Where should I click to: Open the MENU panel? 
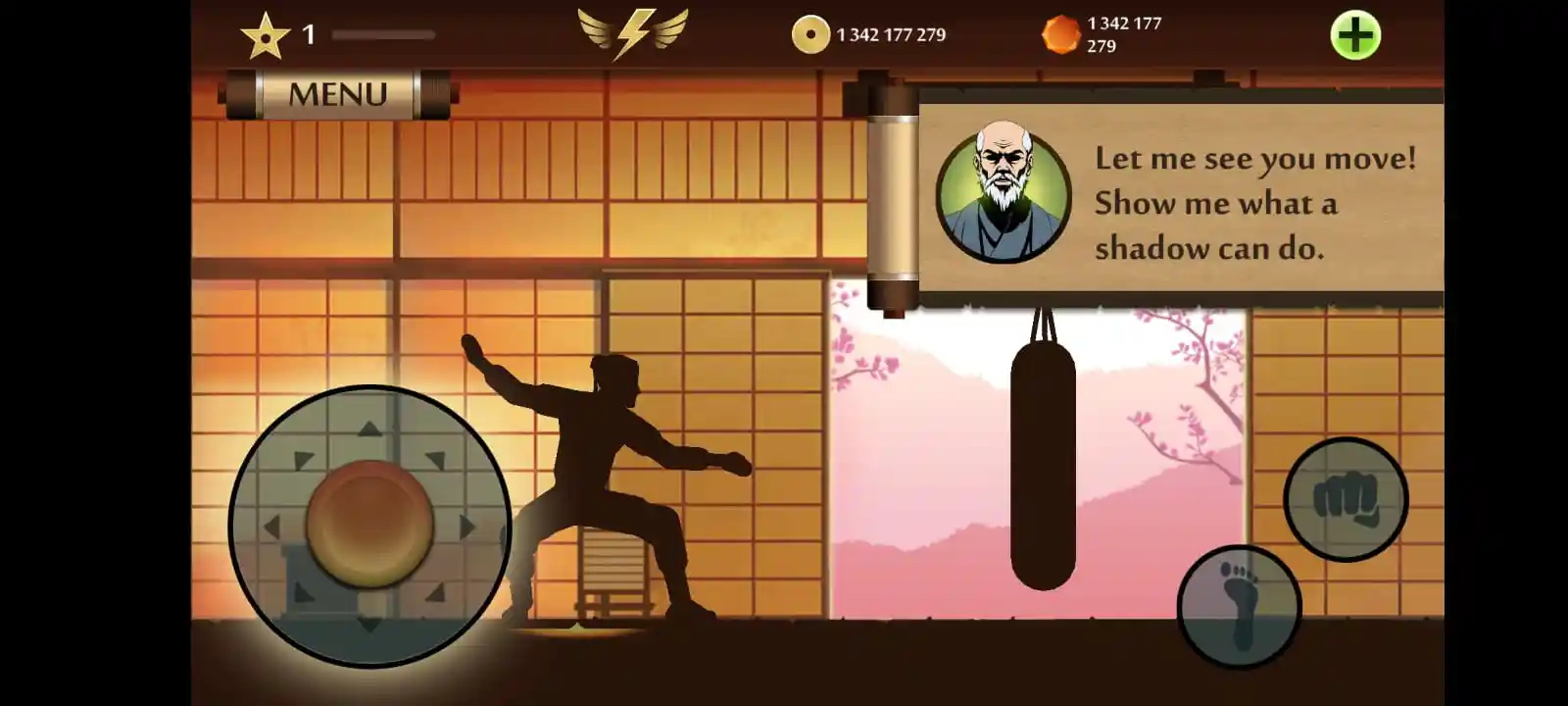pos(337,92)
